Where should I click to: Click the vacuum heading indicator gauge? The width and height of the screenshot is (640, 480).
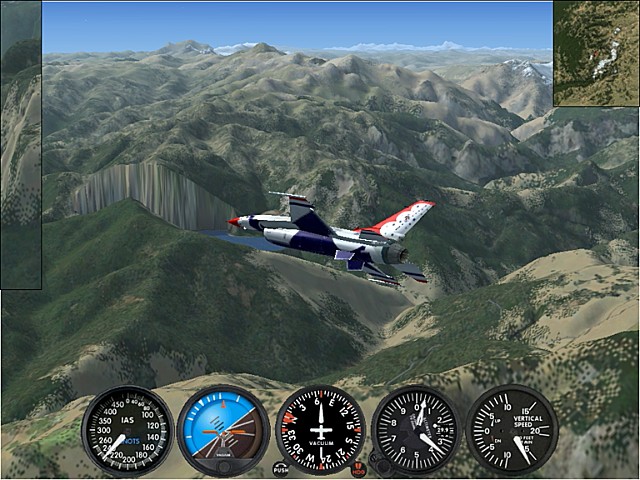coord(320,431)
